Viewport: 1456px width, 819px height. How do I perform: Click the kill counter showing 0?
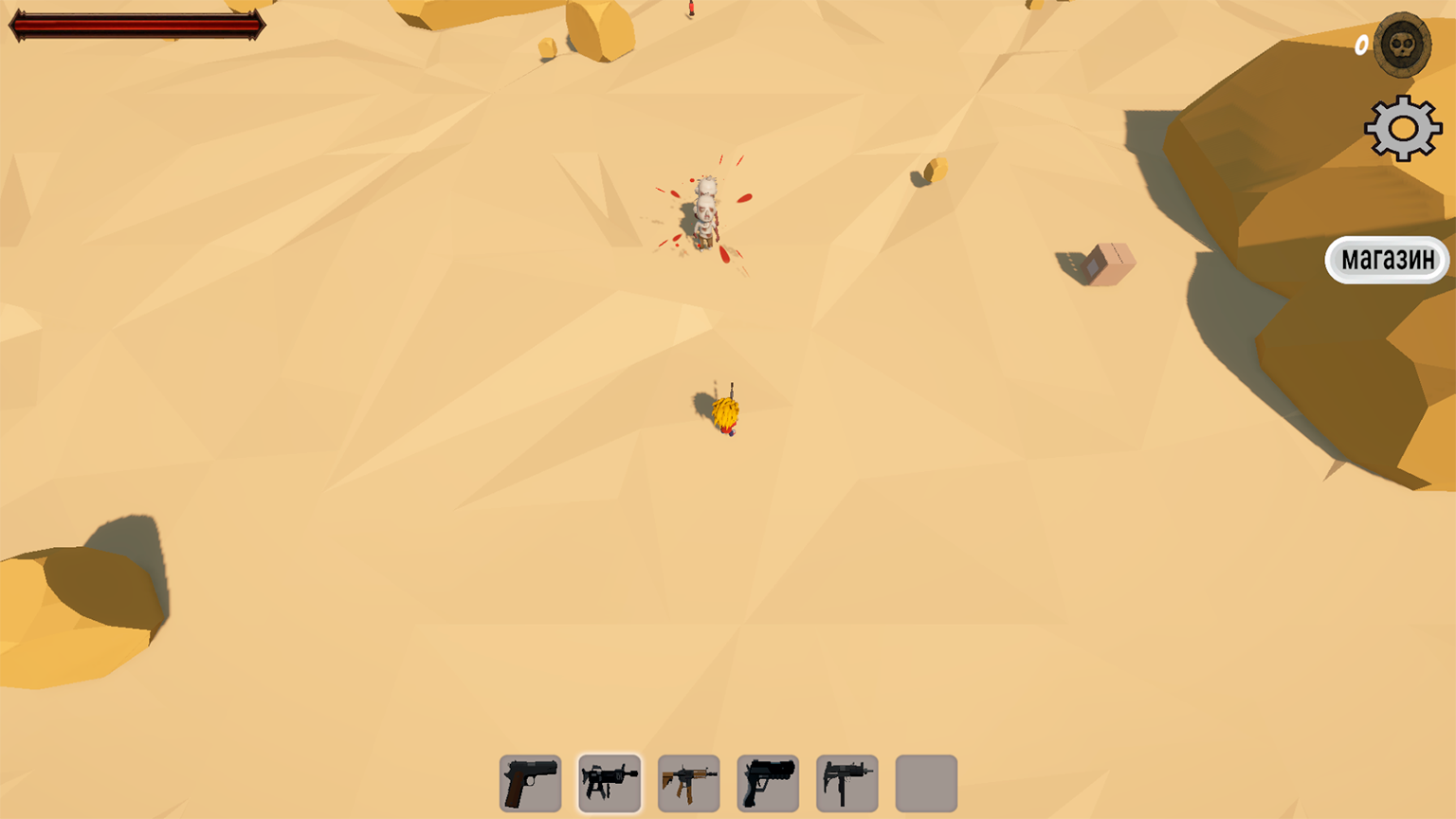(x=1359, y=44)
